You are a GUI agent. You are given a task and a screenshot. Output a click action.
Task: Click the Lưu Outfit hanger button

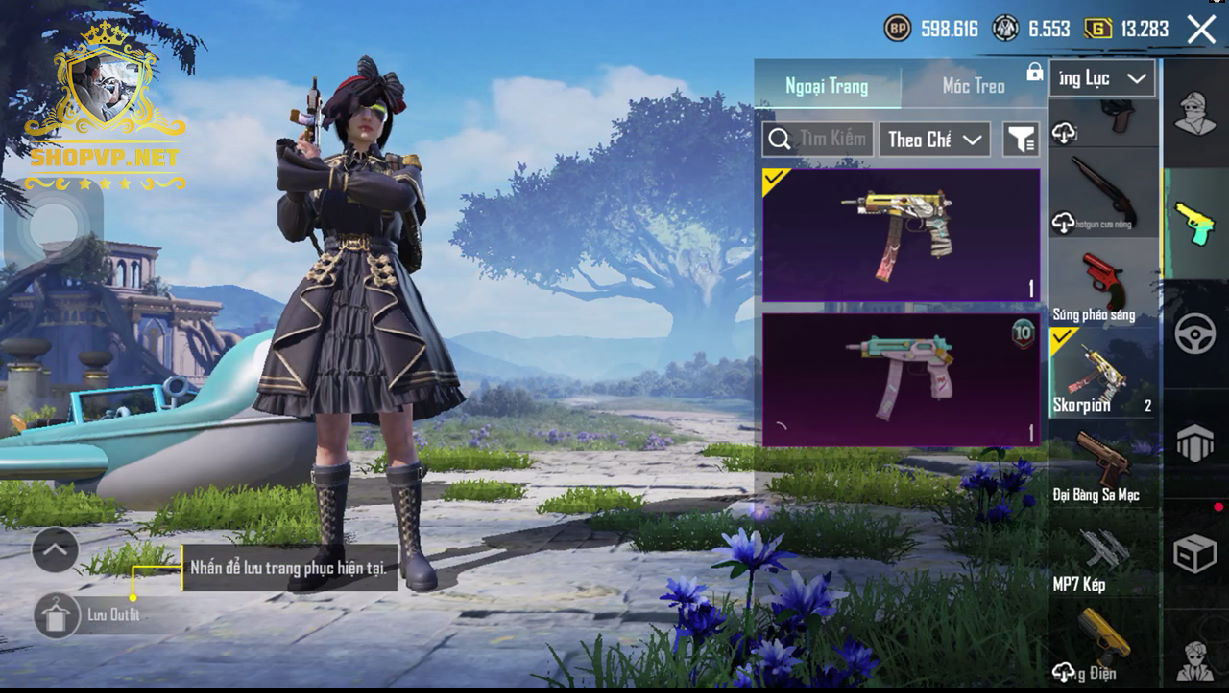tap(57, 615)
